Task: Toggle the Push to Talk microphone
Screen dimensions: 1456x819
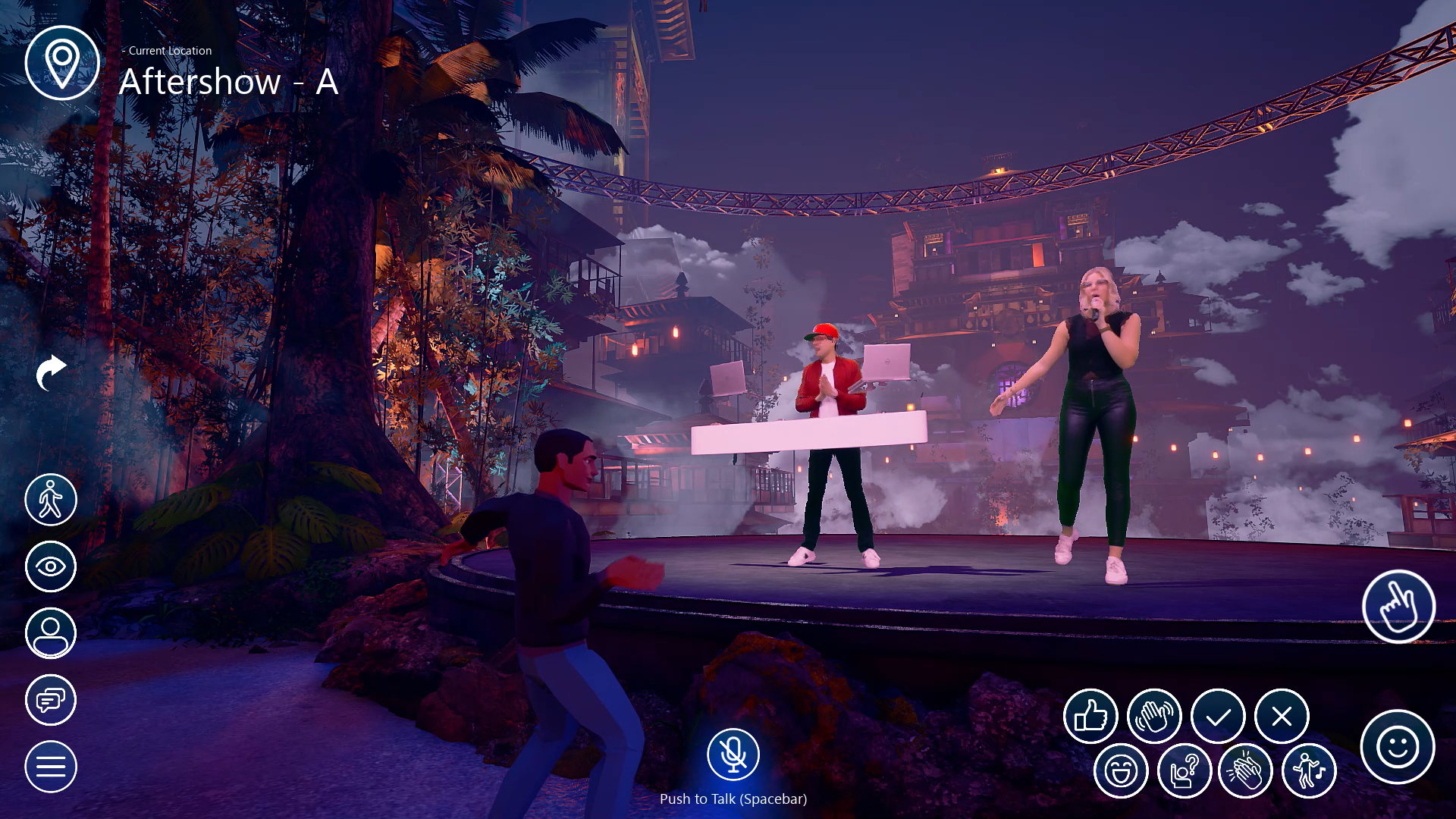Action: 733,755
